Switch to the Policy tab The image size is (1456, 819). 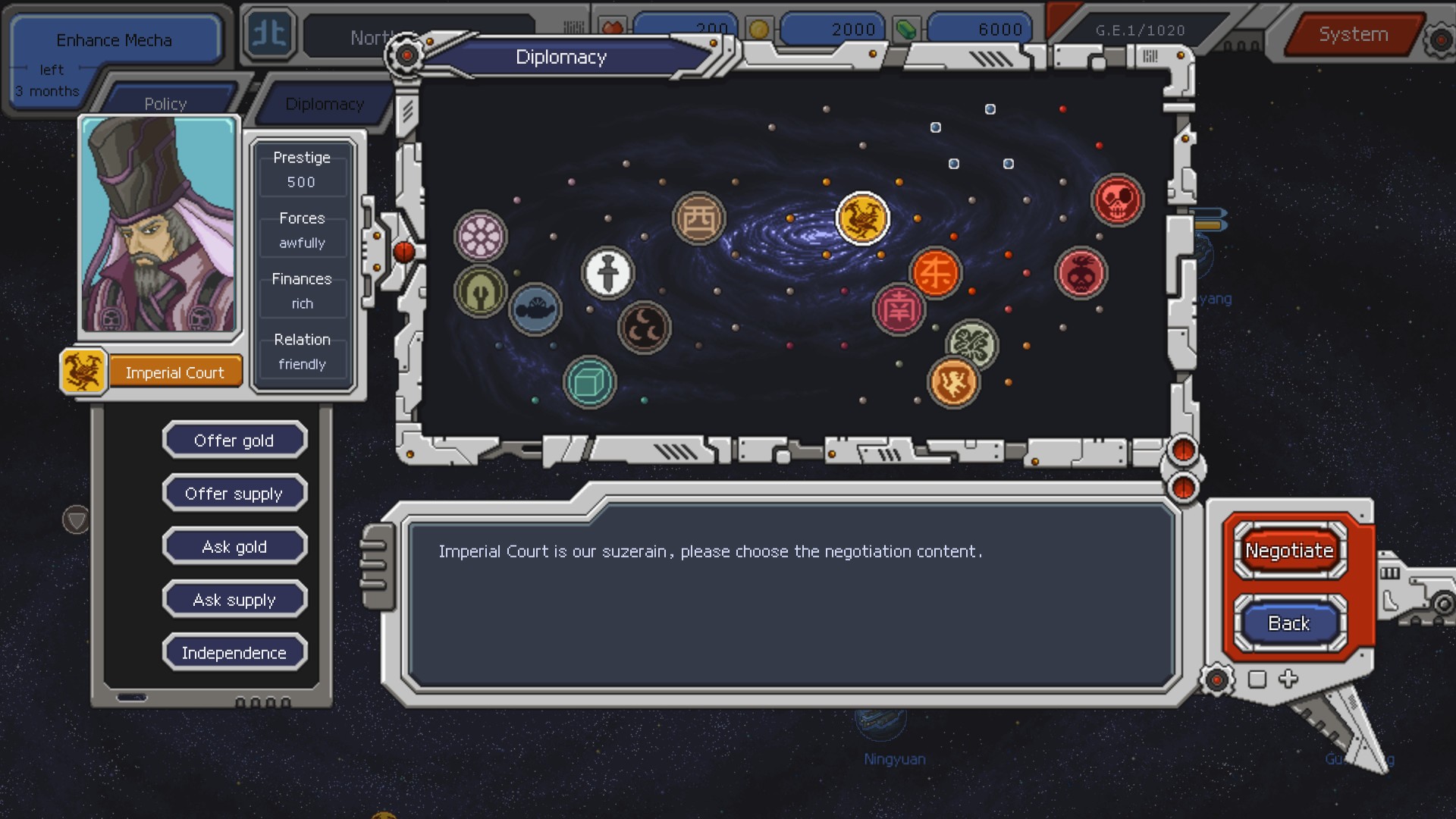pos(165,103)
